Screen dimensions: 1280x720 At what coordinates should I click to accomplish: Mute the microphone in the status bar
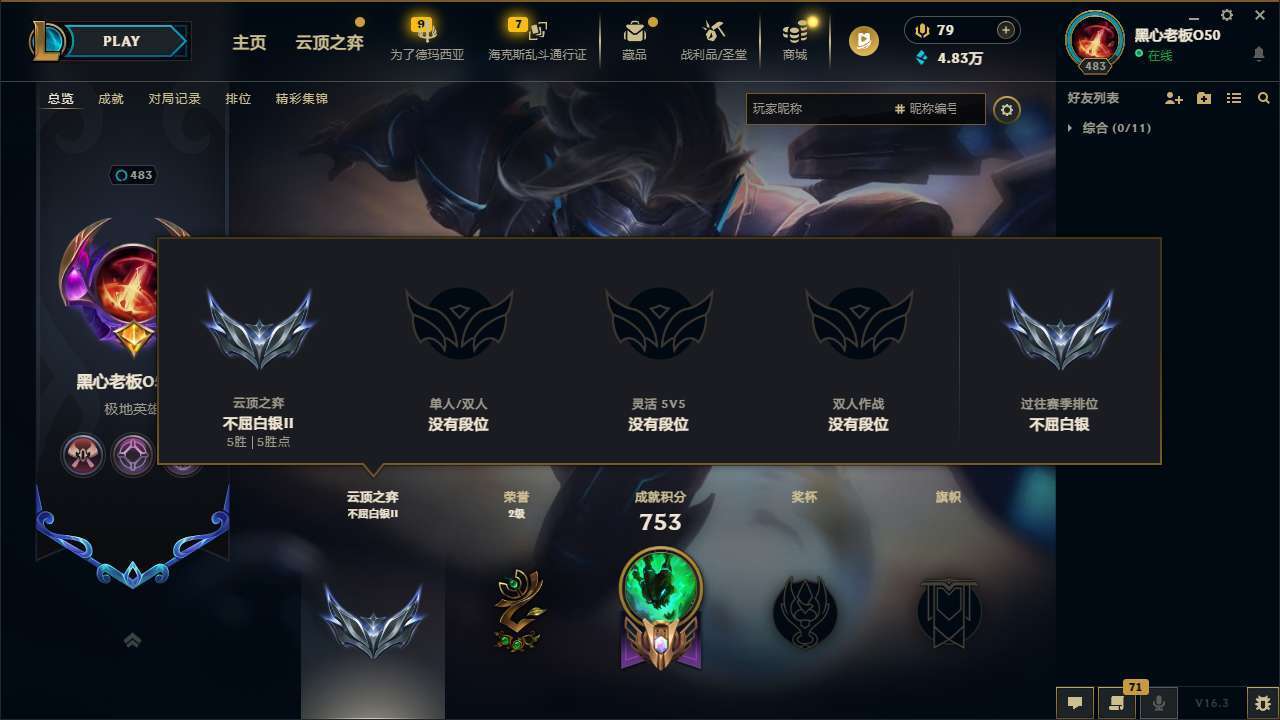[x=1158, y=703]
